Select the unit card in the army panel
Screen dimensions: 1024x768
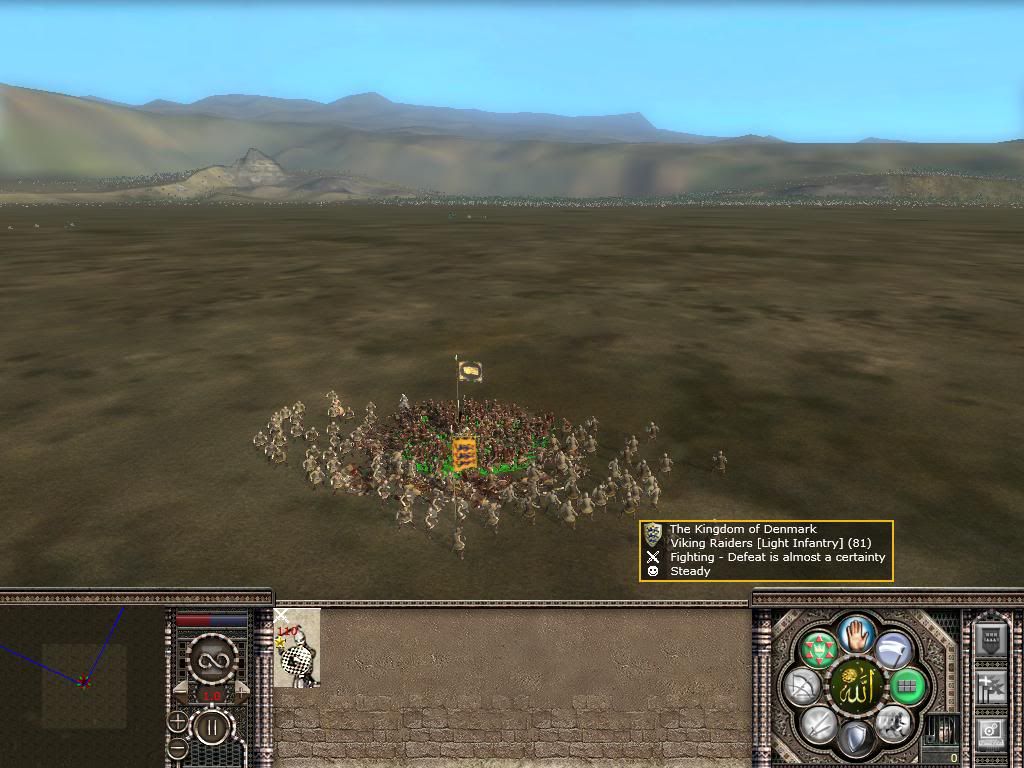pyautogui.click(x=297, y=648)
